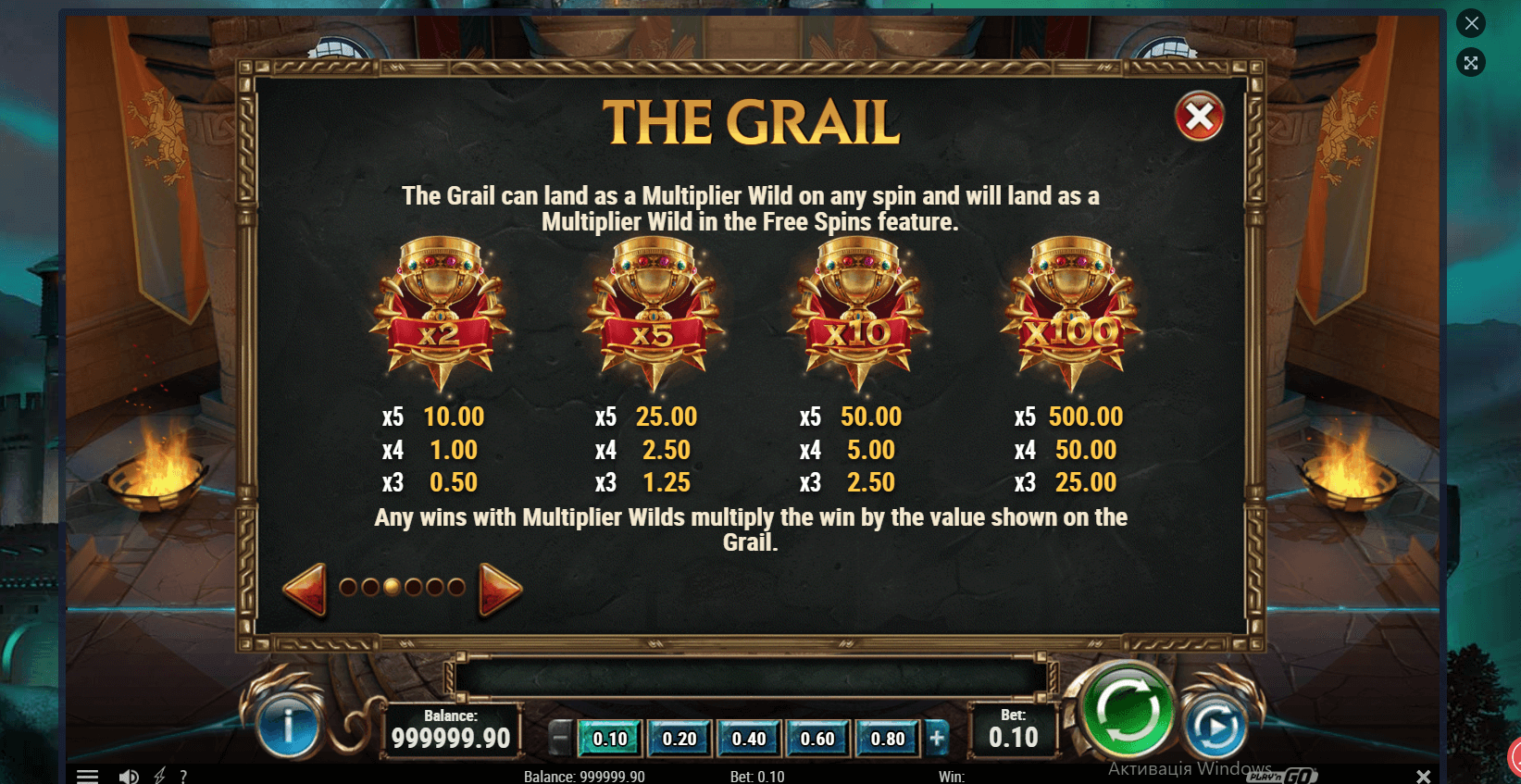
Task: Open help via the question mark
Action: tap(183, 776)
